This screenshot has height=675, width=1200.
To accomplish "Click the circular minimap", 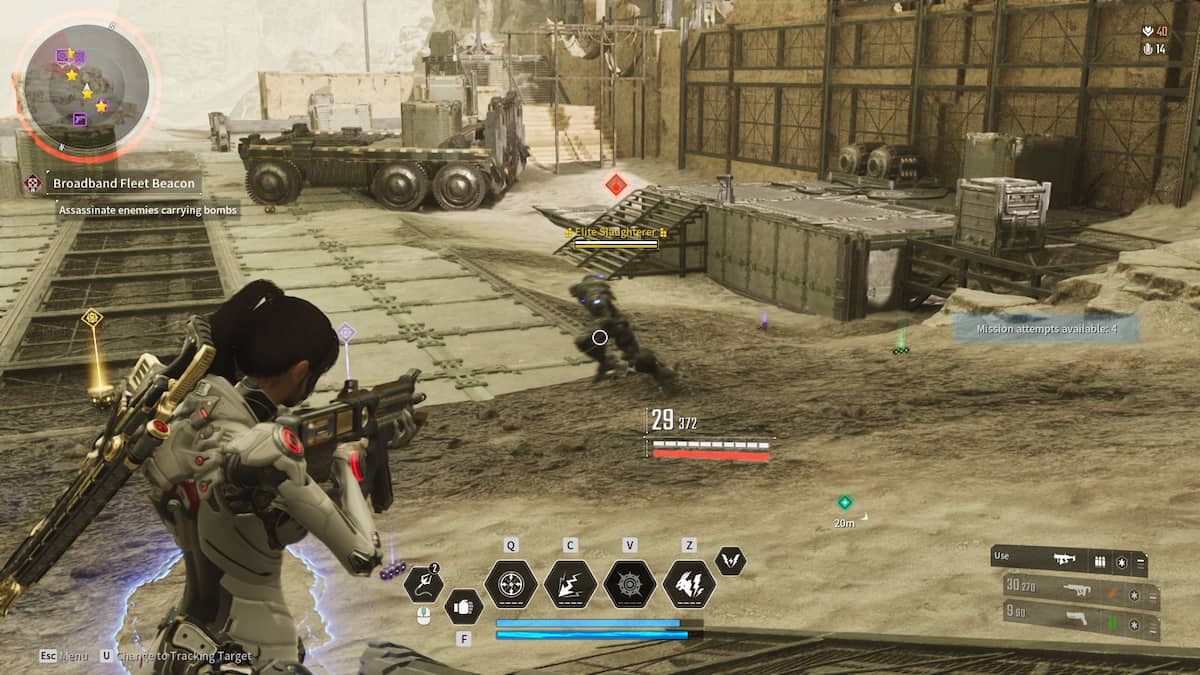I will point(86,88).
